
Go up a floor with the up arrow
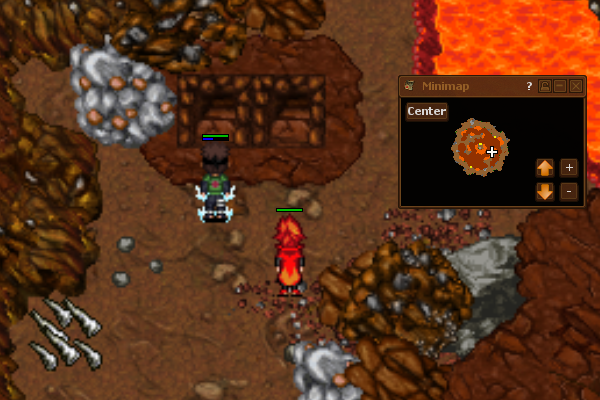click(545, 167)
